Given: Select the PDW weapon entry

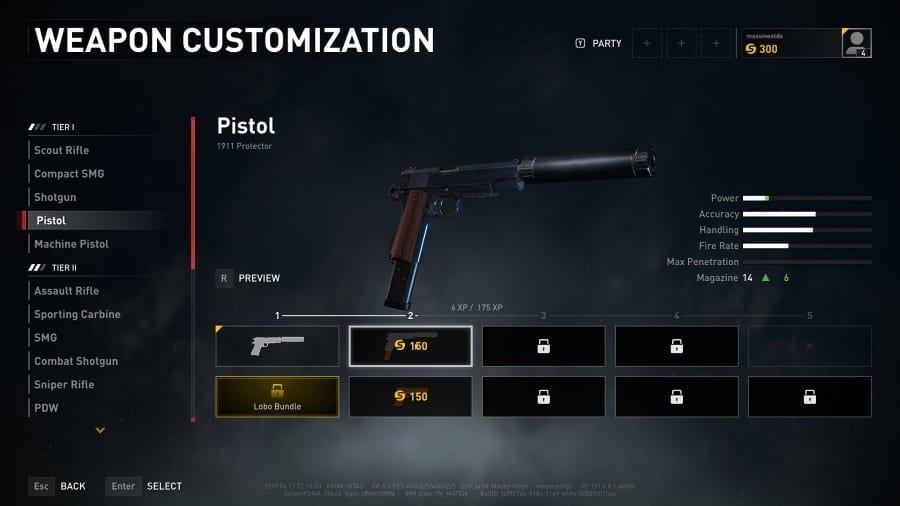Looking at the screenshot, I should [x=46, y=408].
